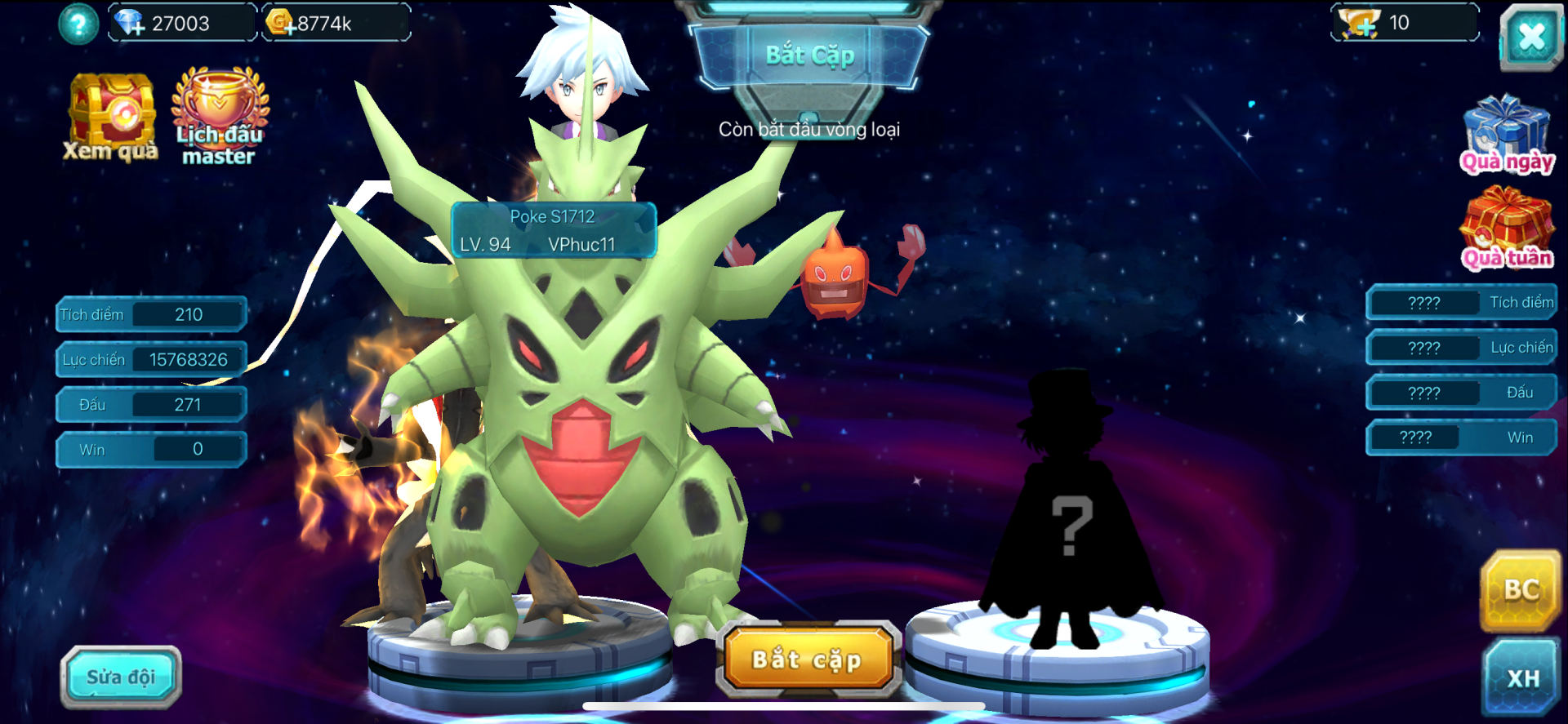Screen dimensions: 1568x724
Task: Claim the weekly gift Quà tuần
Action: [1507, 229]
